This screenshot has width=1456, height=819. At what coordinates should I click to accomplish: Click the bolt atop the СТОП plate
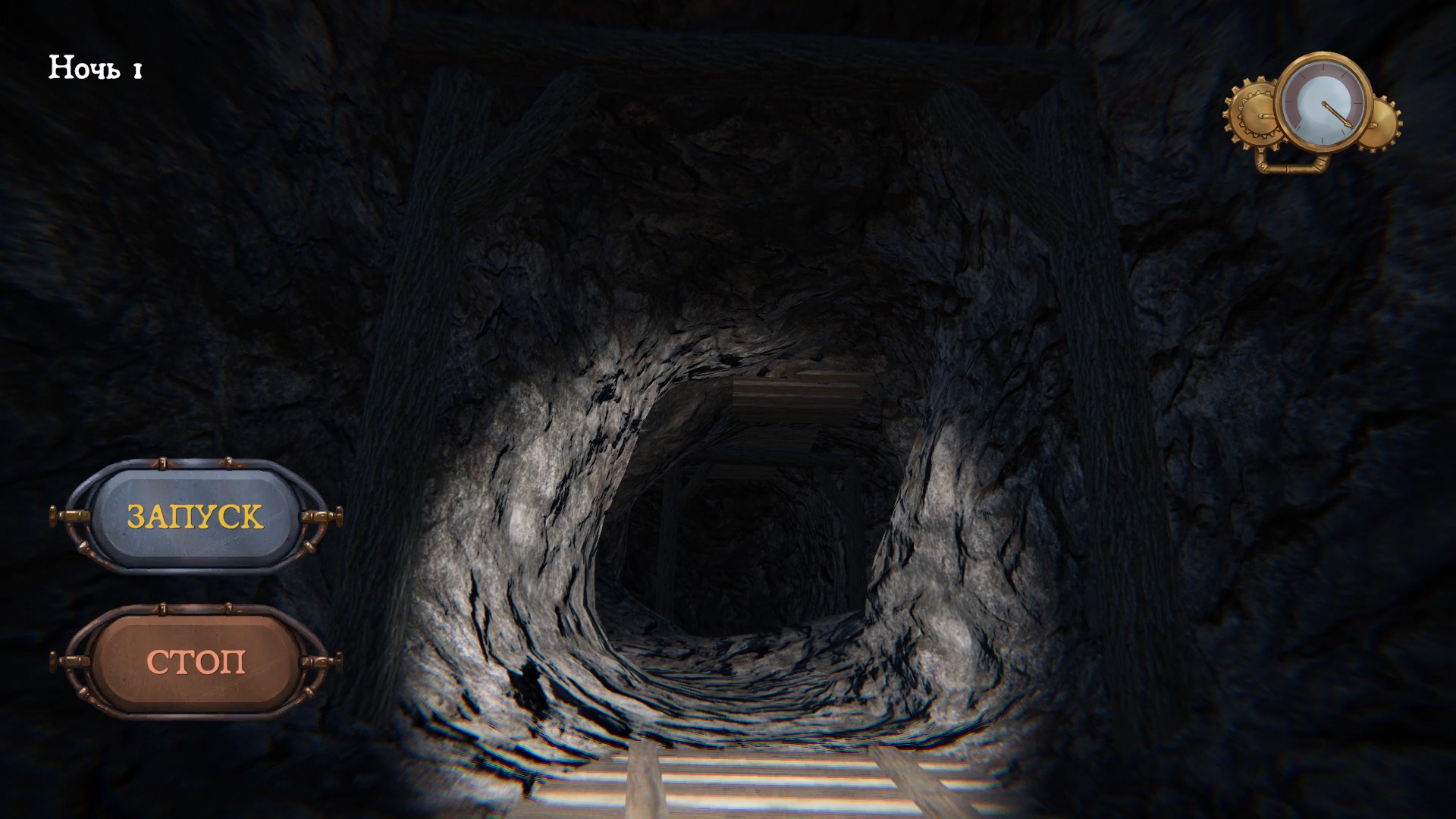click(162, 608)
